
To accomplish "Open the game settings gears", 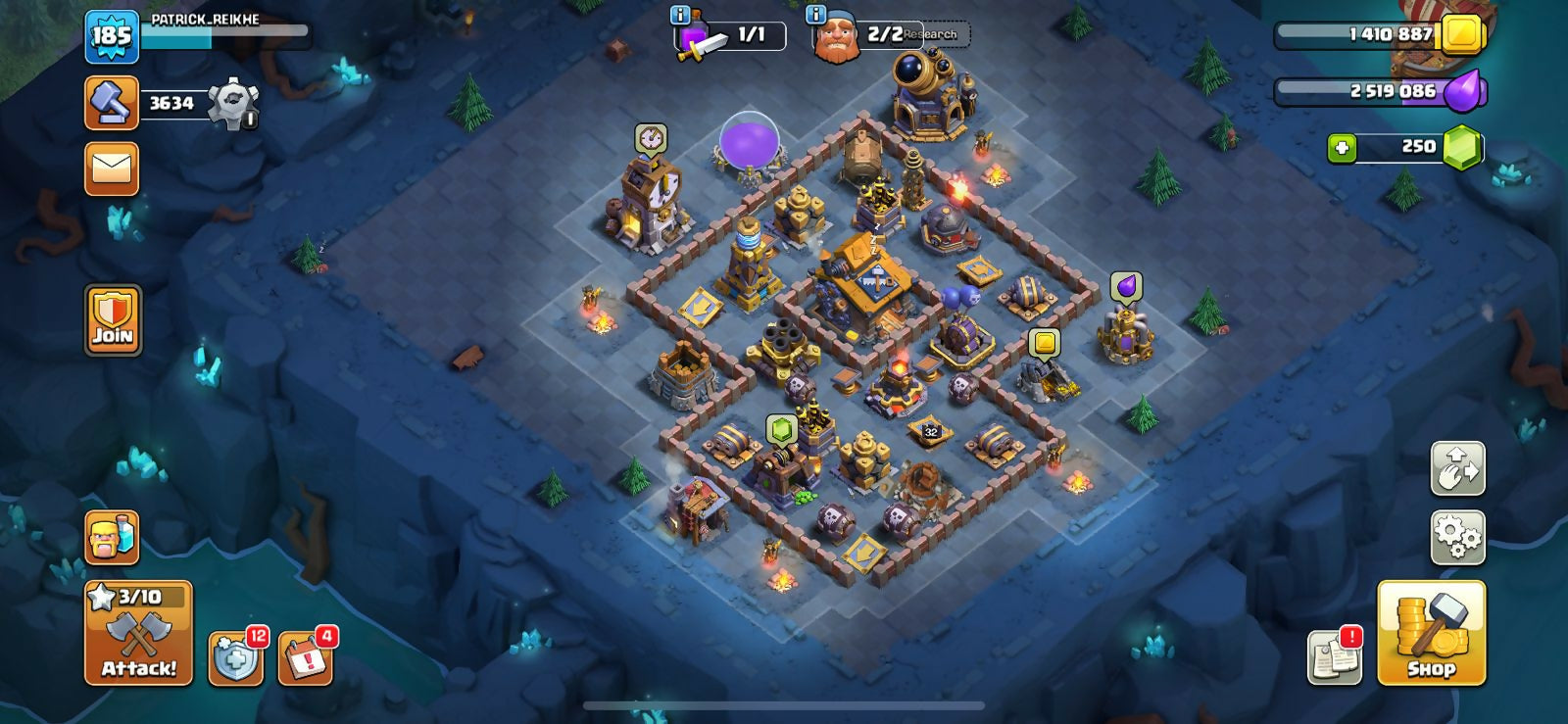I will click(x=1457, y=537).
